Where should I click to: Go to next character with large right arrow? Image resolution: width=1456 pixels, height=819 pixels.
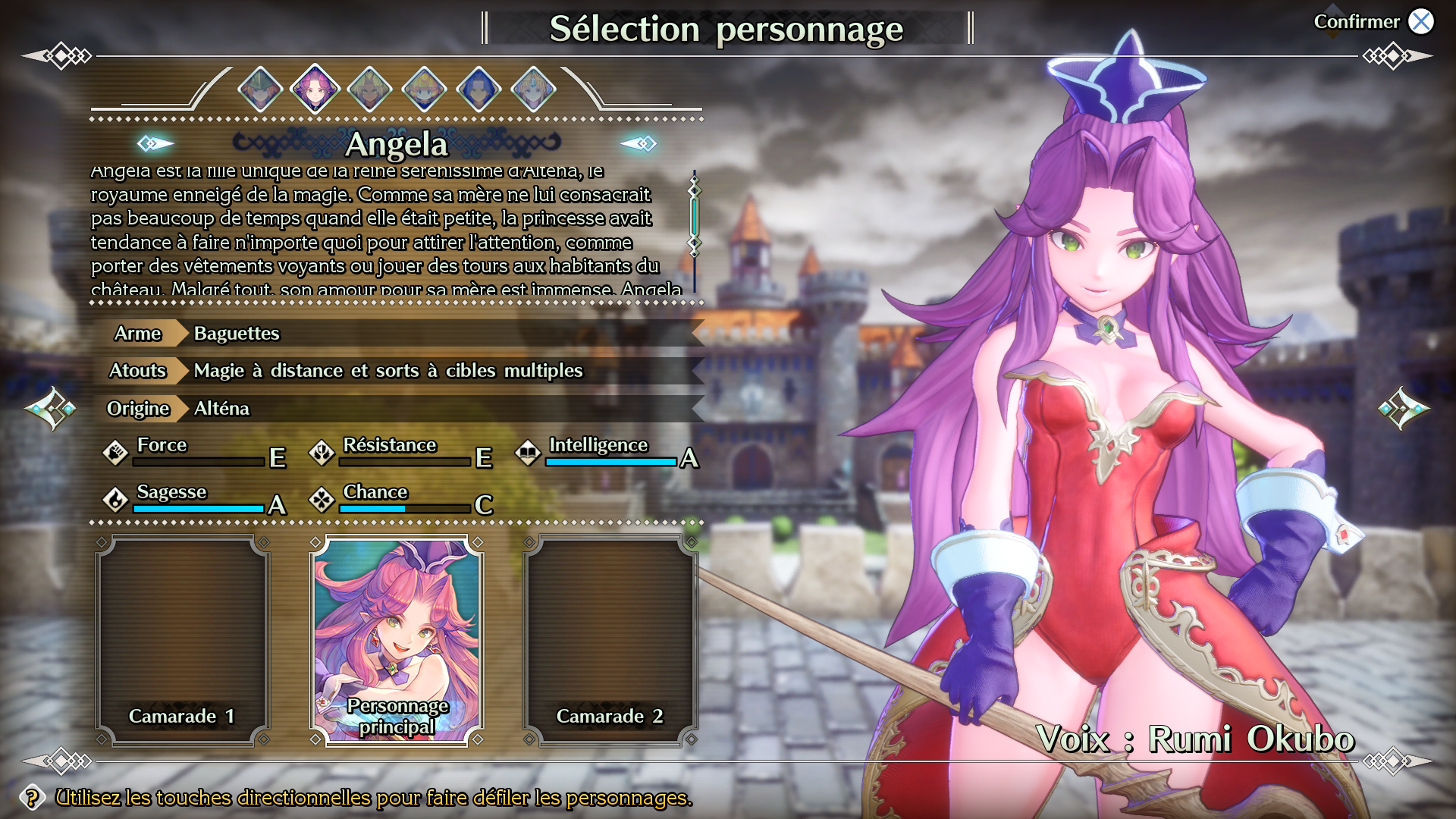(x=1404, y=409)
